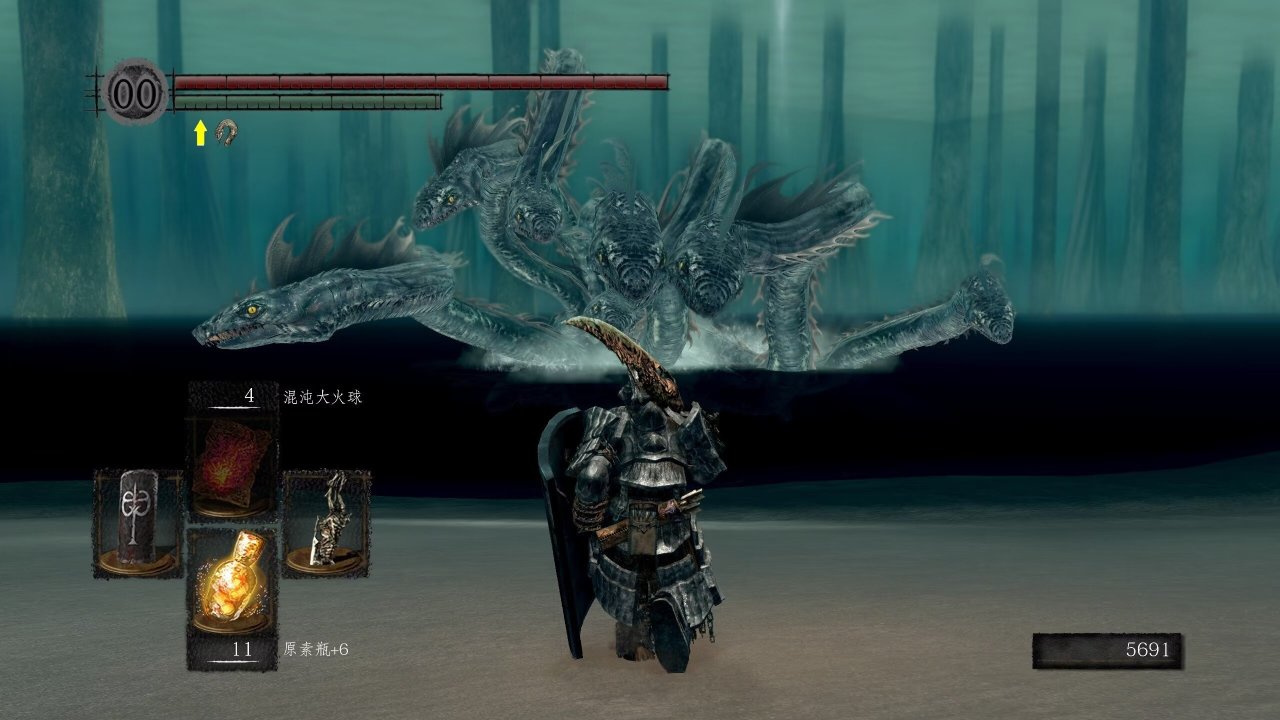Click the yellow up-arrow status icon

[x=200, y=132]
